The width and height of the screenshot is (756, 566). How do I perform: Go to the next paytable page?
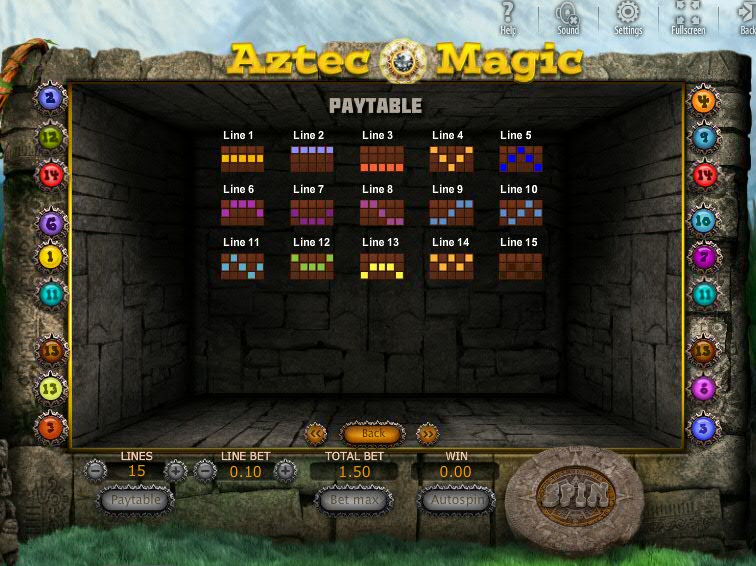[x=427, y=433]
